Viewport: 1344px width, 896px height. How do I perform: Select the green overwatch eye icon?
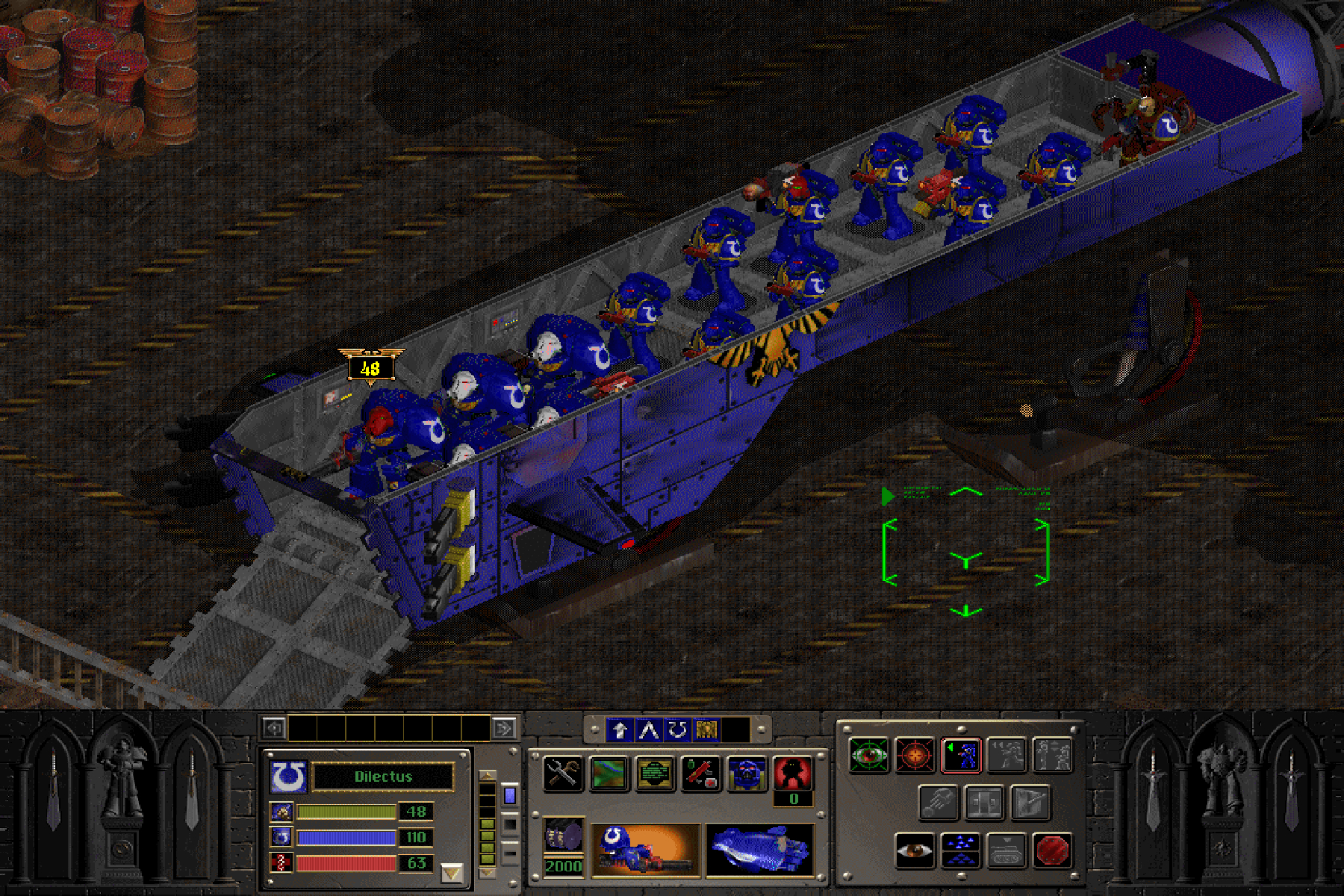click(868, 754)
